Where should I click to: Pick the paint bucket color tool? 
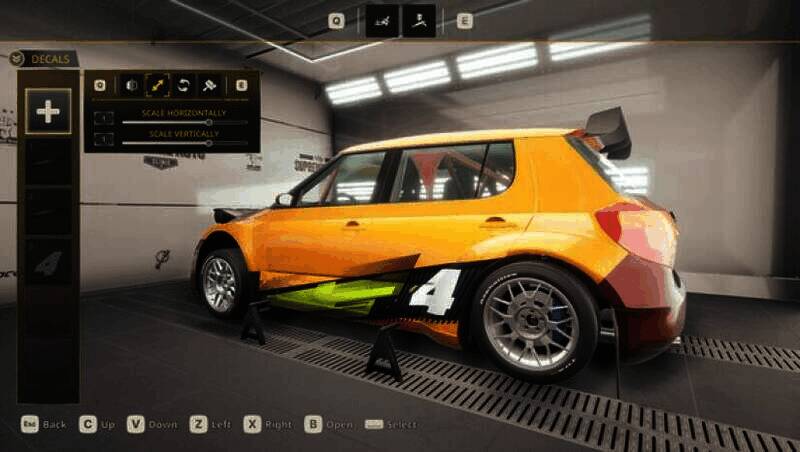pos(211,85)
